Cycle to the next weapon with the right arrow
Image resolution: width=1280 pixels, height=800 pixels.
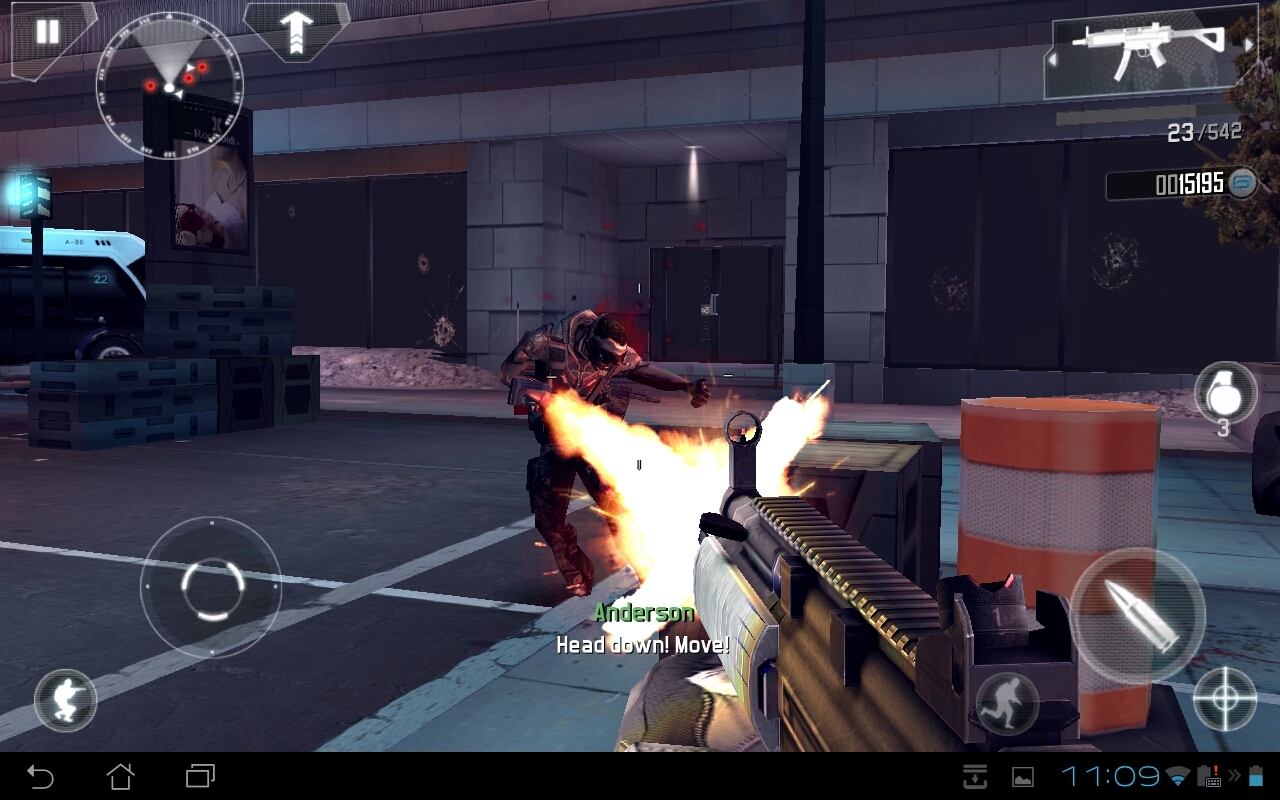click(1250, 43)
